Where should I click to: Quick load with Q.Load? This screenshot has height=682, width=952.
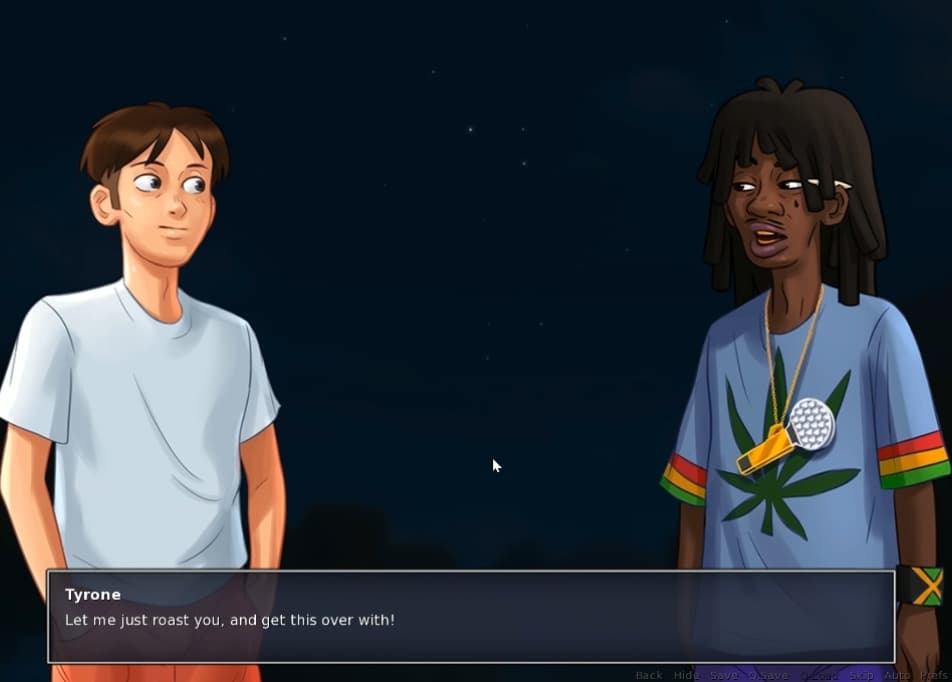[x=817, y=675]
